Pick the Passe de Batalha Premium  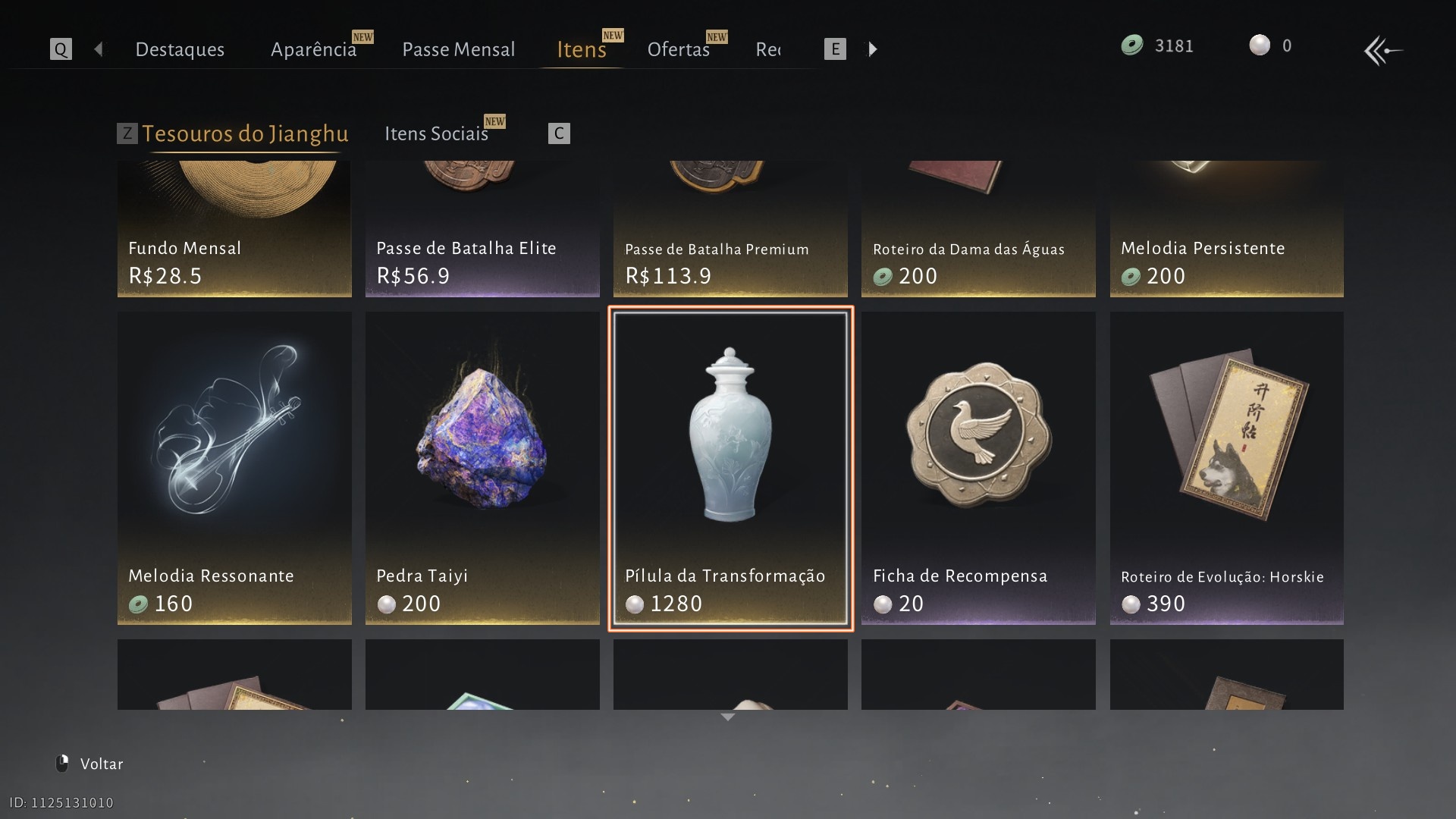pos(730,229)
